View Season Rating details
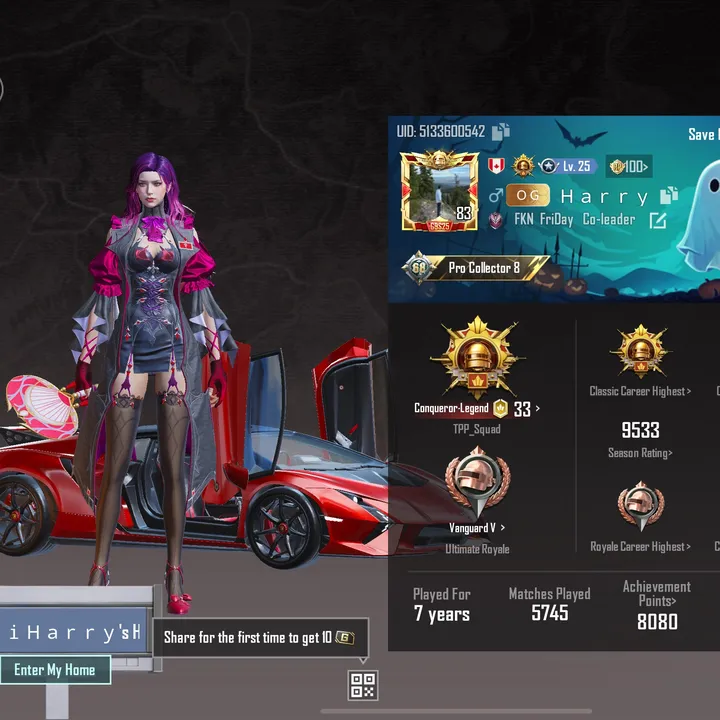The height and width of the screenshot is (720, 720). tap(640, 453)
